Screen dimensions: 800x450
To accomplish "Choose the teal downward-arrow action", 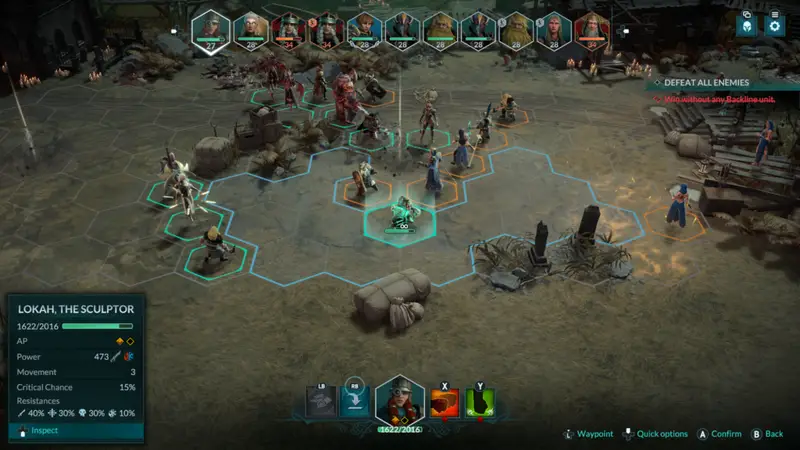I will point(354,402).
